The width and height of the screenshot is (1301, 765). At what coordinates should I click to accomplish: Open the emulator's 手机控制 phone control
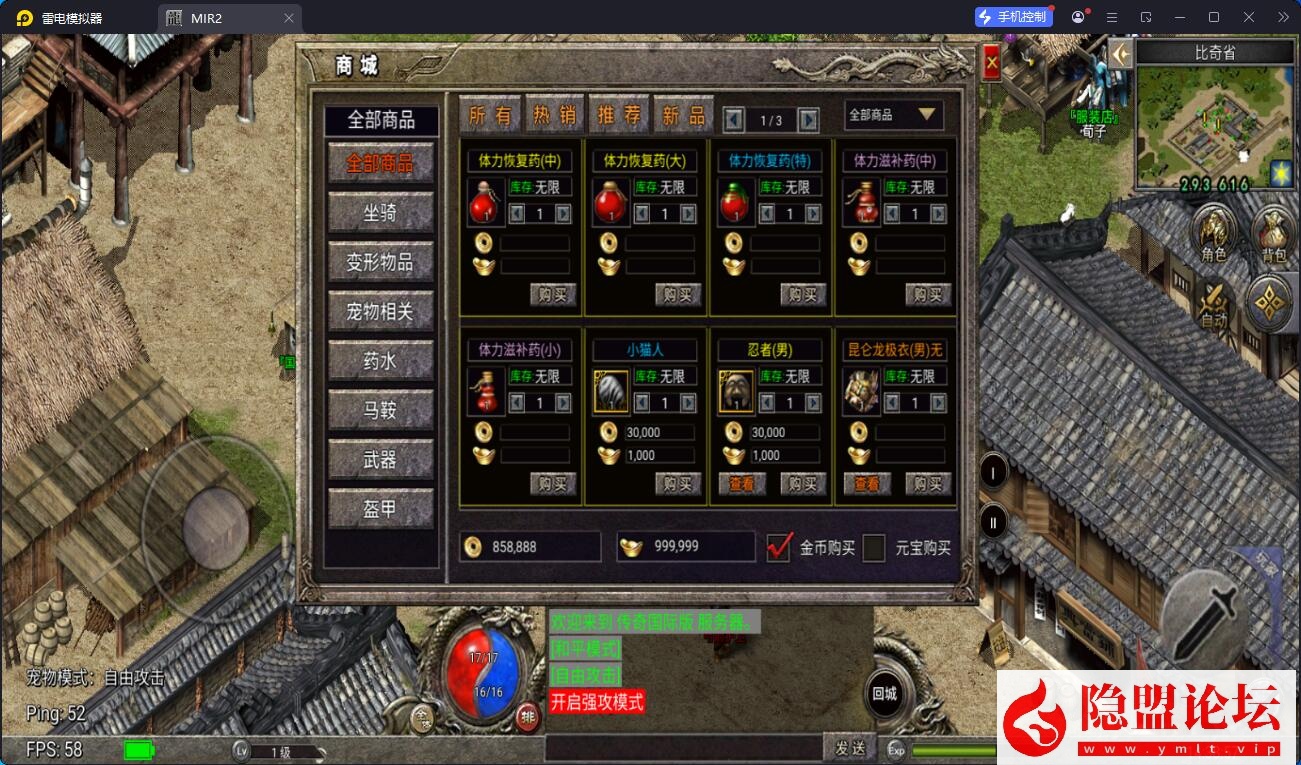pos(1013,17)
